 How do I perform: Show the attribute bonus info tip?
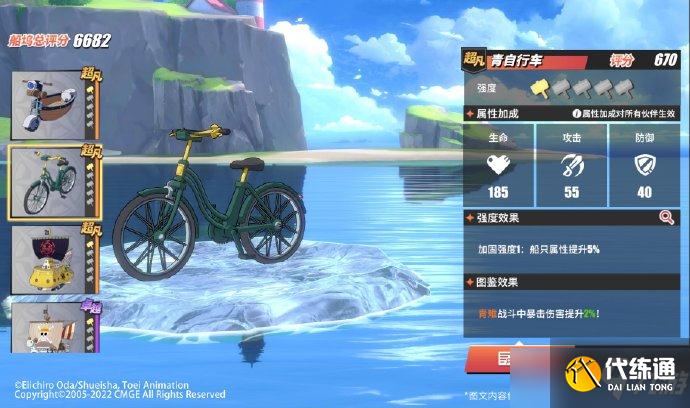click(575, 115)
